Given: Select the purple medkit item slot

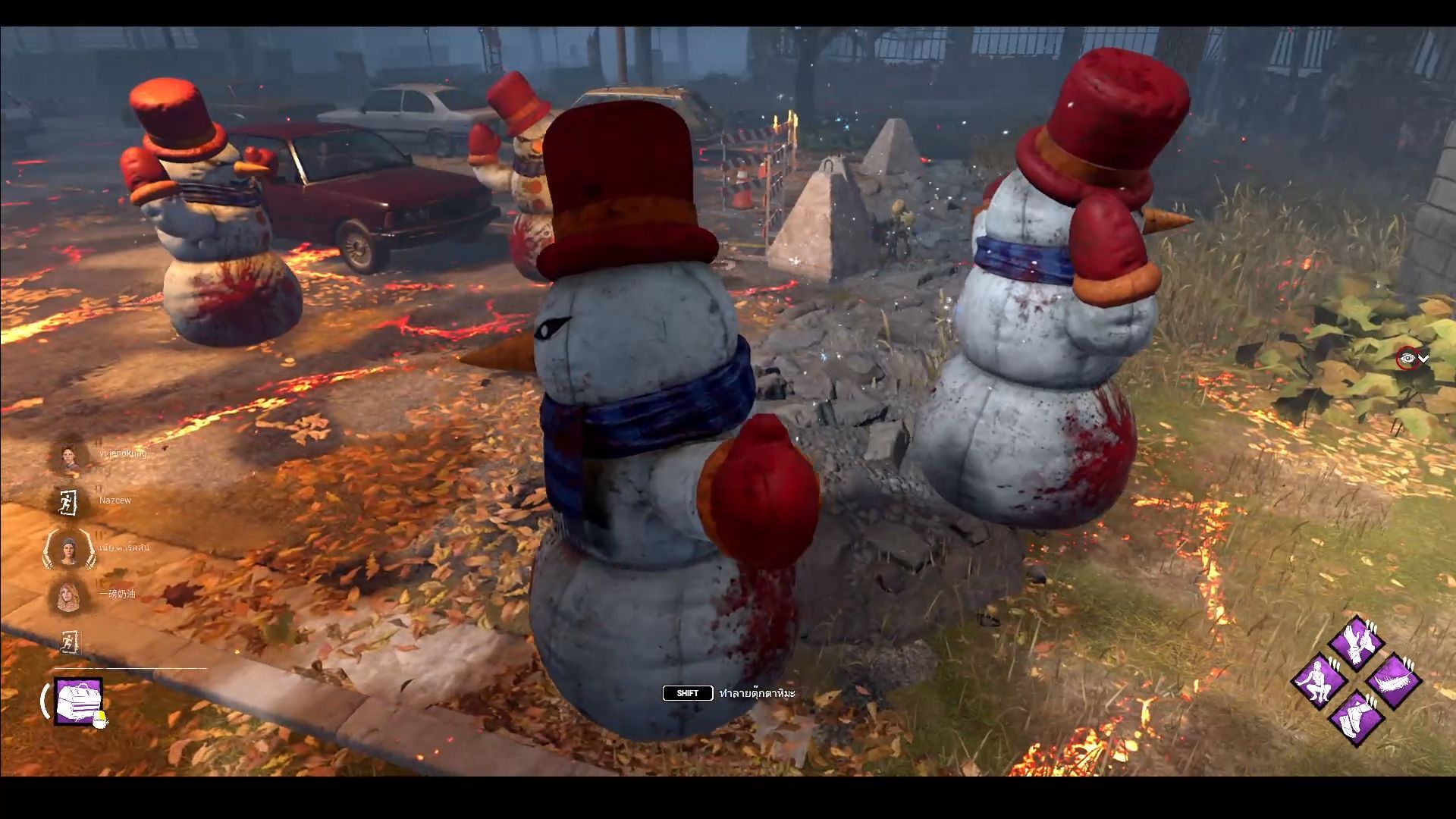Looking at the screenshot, I should pyautogui.click(x=78, y=701).
